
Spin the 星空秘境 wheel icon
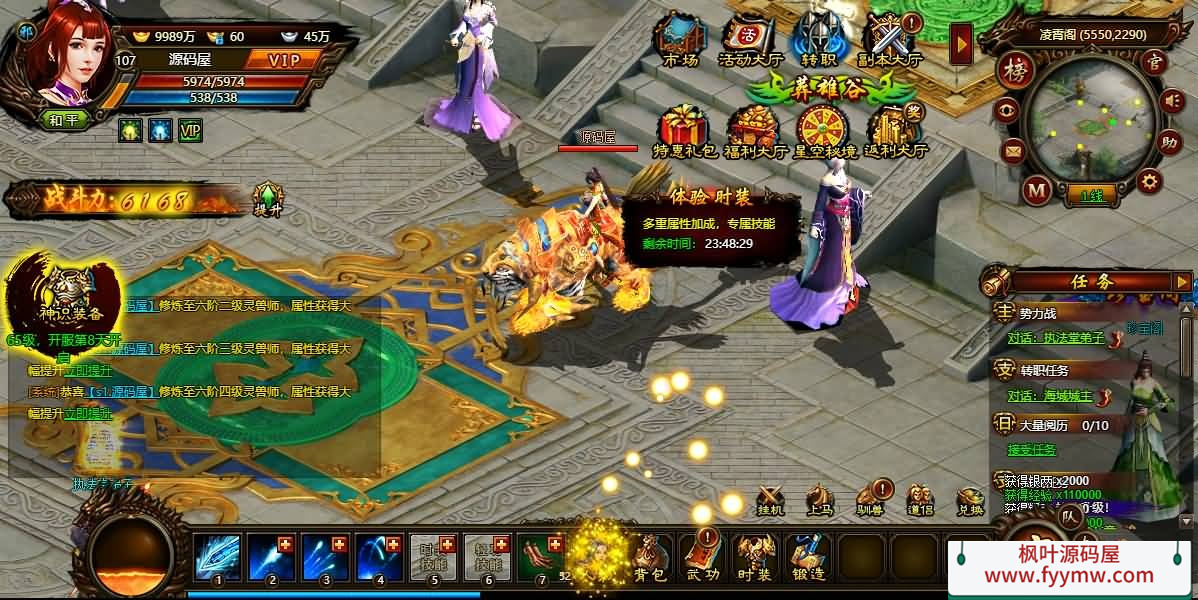[823, 130]
